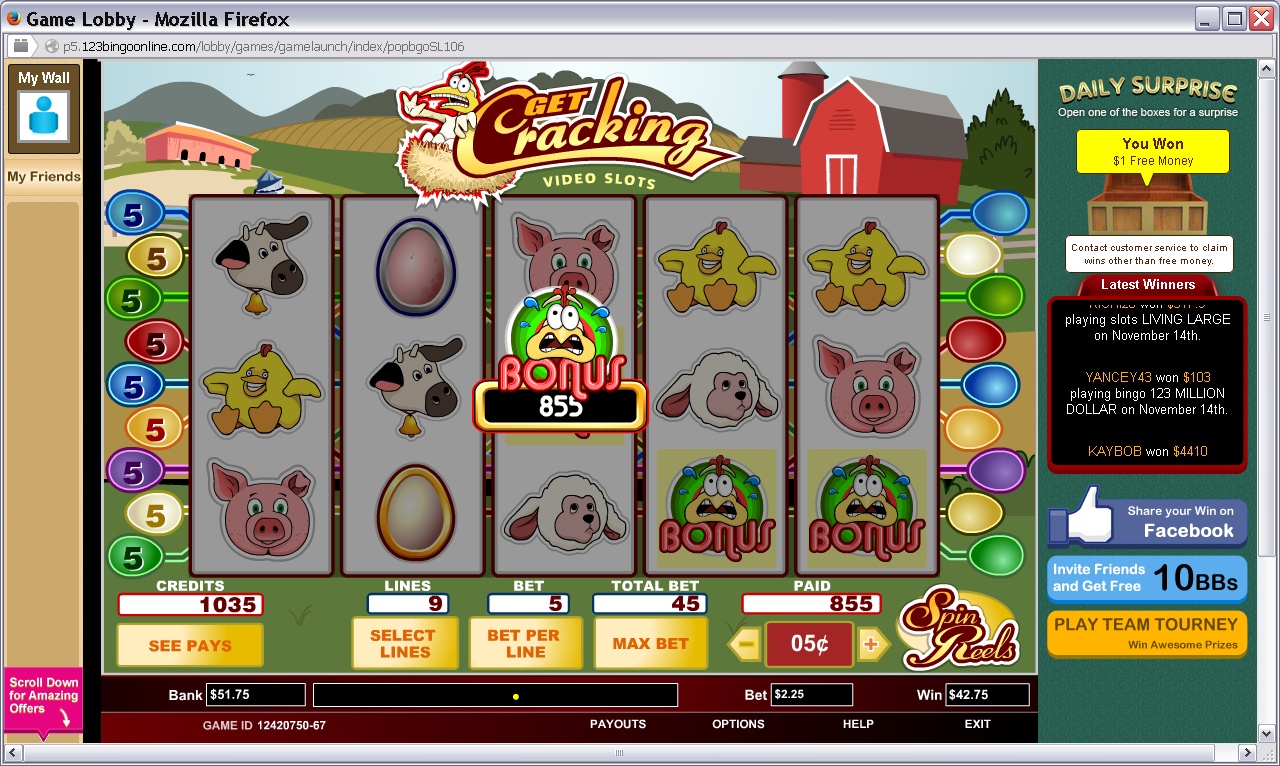Image resolution: width=1280 pixels, height=766 pixels.
Task: Activate the Max Bet button
Action: [x=650, y=643]
